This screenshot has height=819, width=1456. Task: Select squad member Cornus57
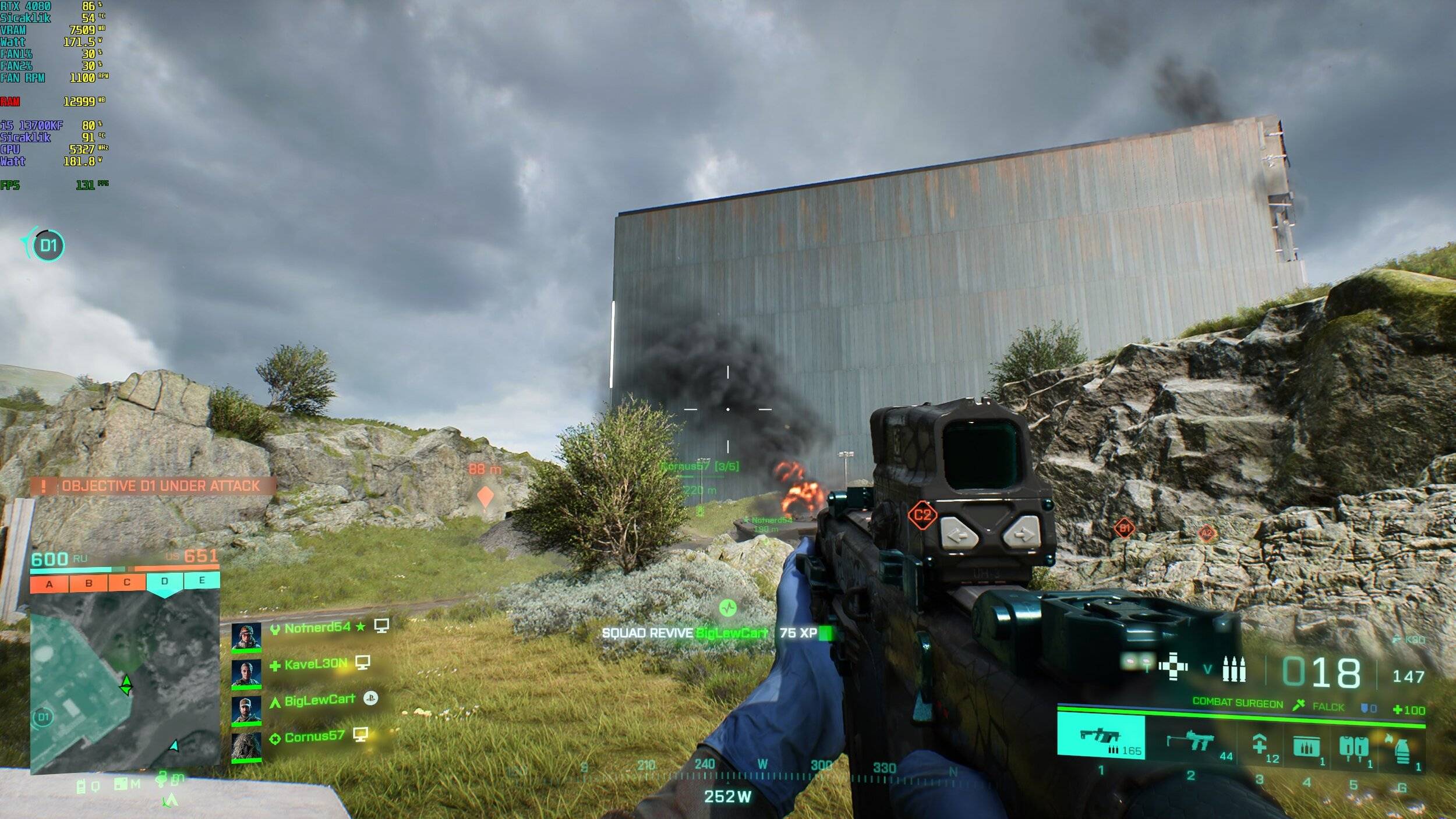pos(314,736)
